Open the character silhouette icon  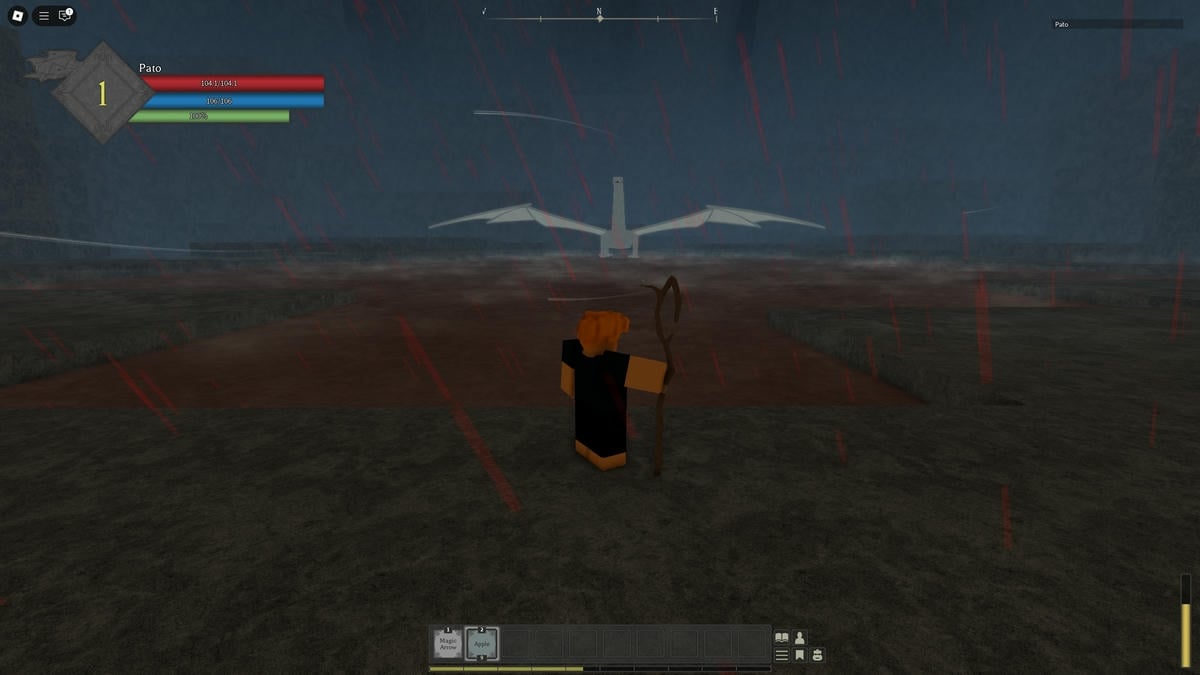click(x=800, y=638)
